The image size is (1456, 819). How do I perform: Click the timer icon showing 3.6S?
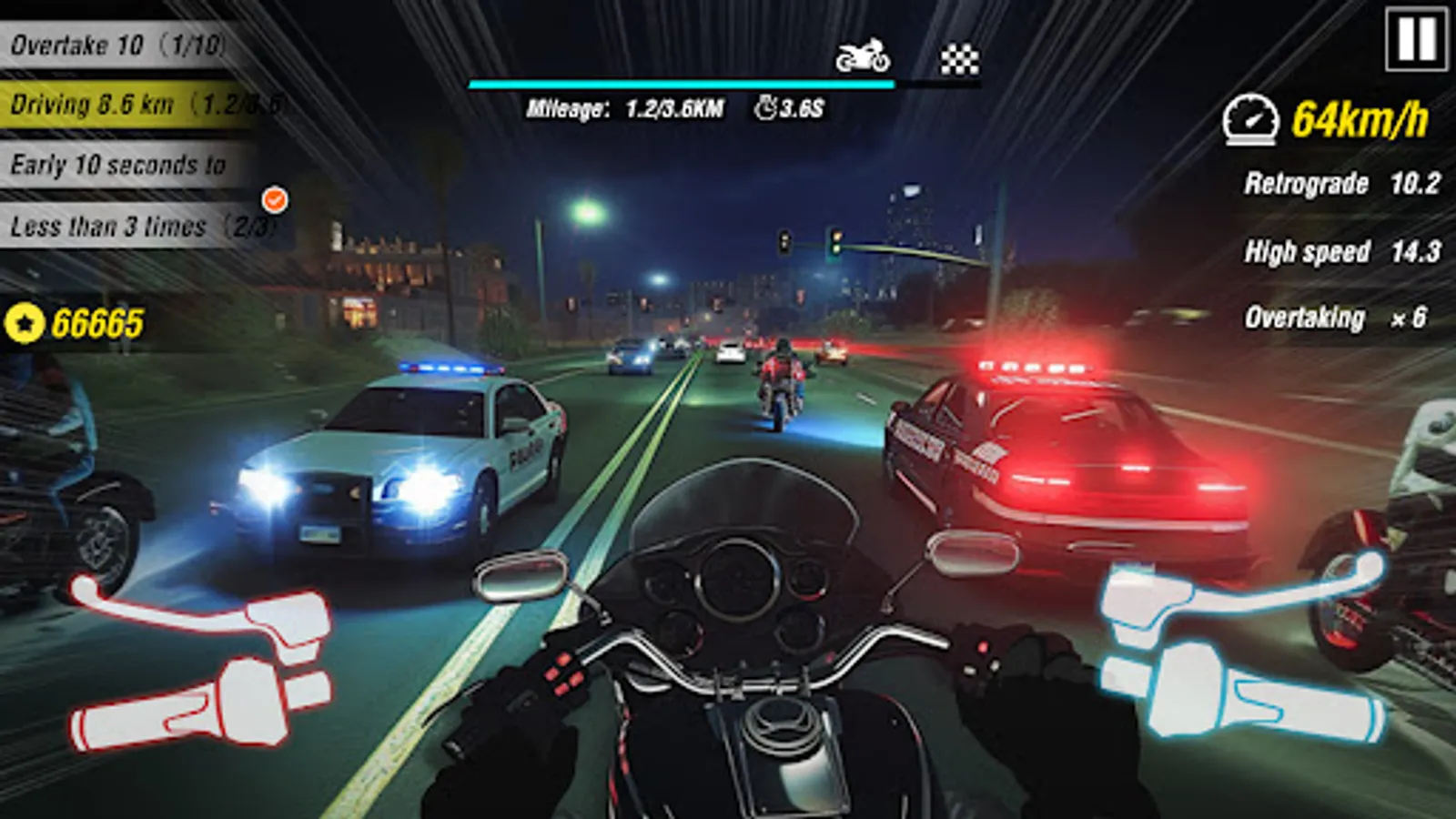pyautogui.click(x=763, y=110)
